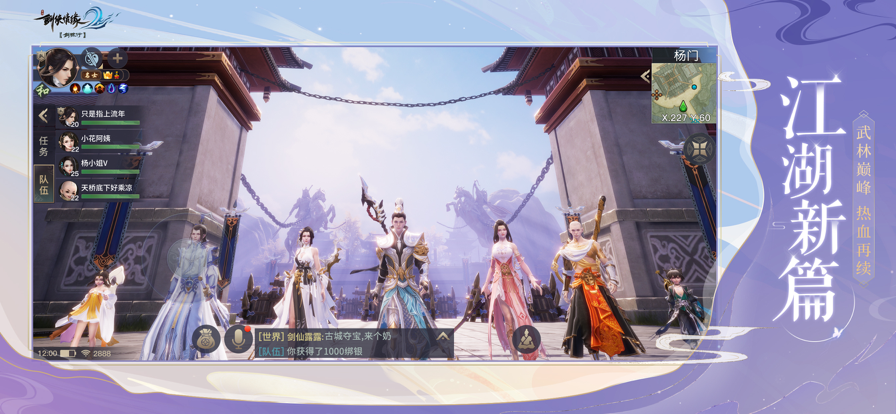Image resolution: width=896 pixels, height=414 pixels.
Task: Open the four-petal menu button below minimap
Action: point(698,149)
